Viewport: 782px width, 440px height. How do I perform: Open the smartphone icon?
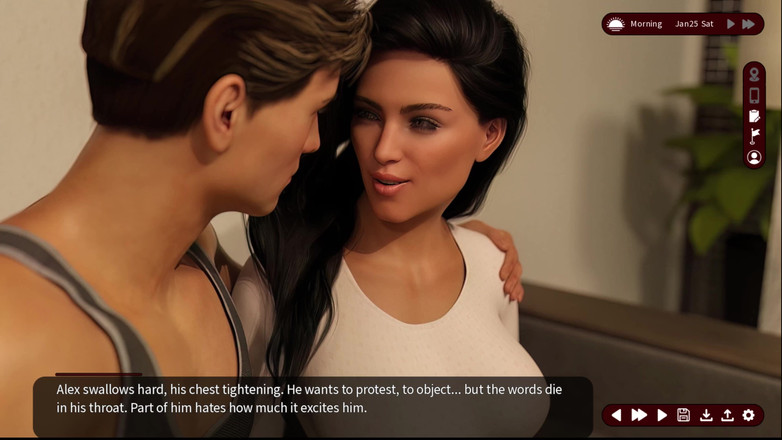click(x=754, y=96)
